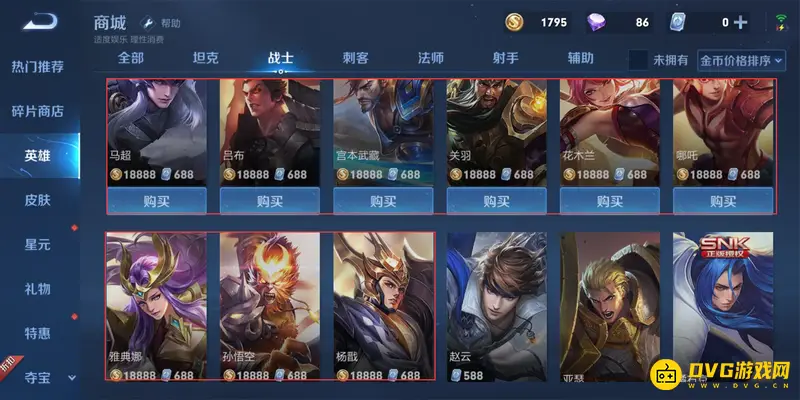Switch to the 刺客 tab
This screenshot has height=400, width=800.
click(356, 58)
